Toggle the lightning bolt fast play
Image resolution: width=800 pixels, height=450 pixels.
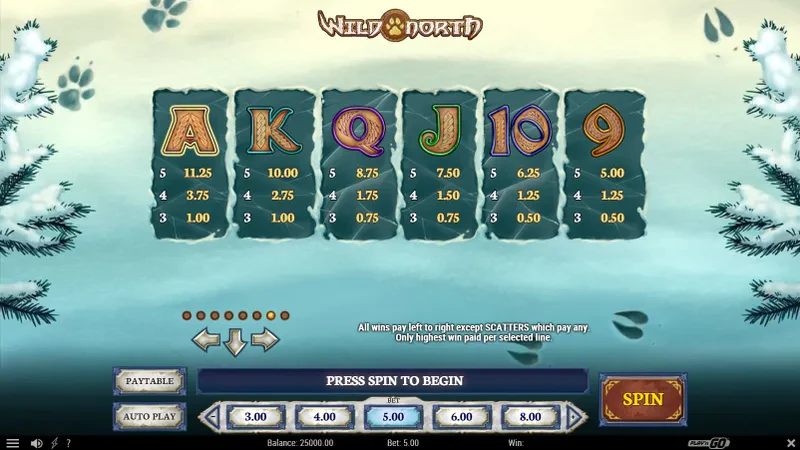tap(54, 443)
